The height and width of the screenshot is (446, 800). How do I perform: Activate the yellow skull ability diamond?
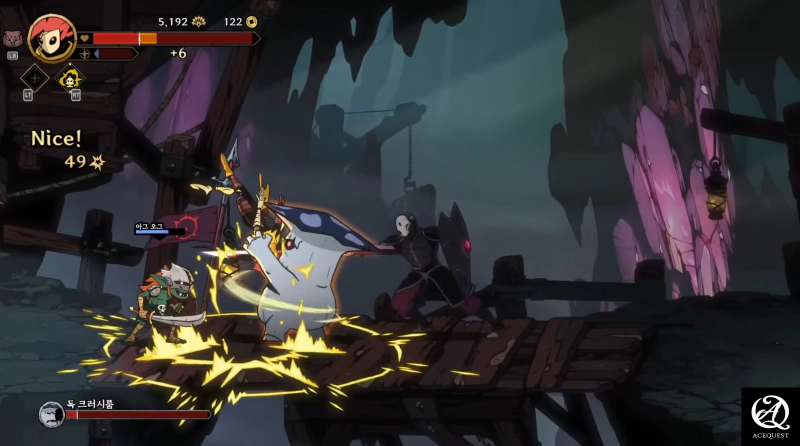coord(71,78)
